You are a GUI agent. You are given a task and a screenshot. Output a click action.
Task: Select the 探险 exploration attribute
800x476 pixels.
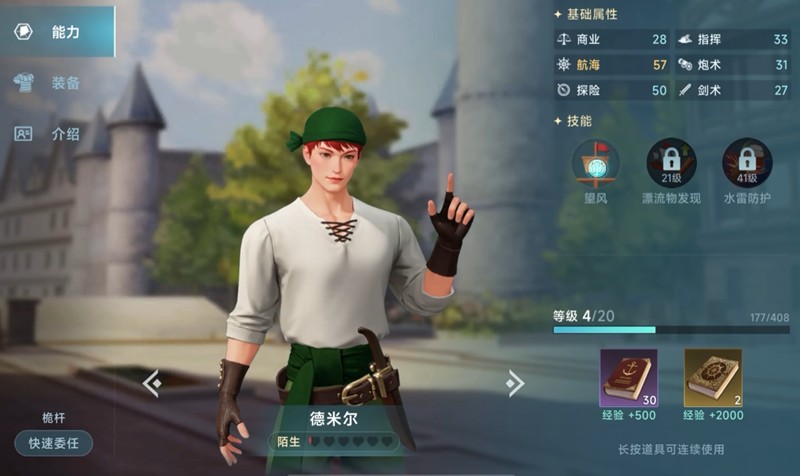pos(611,90)
